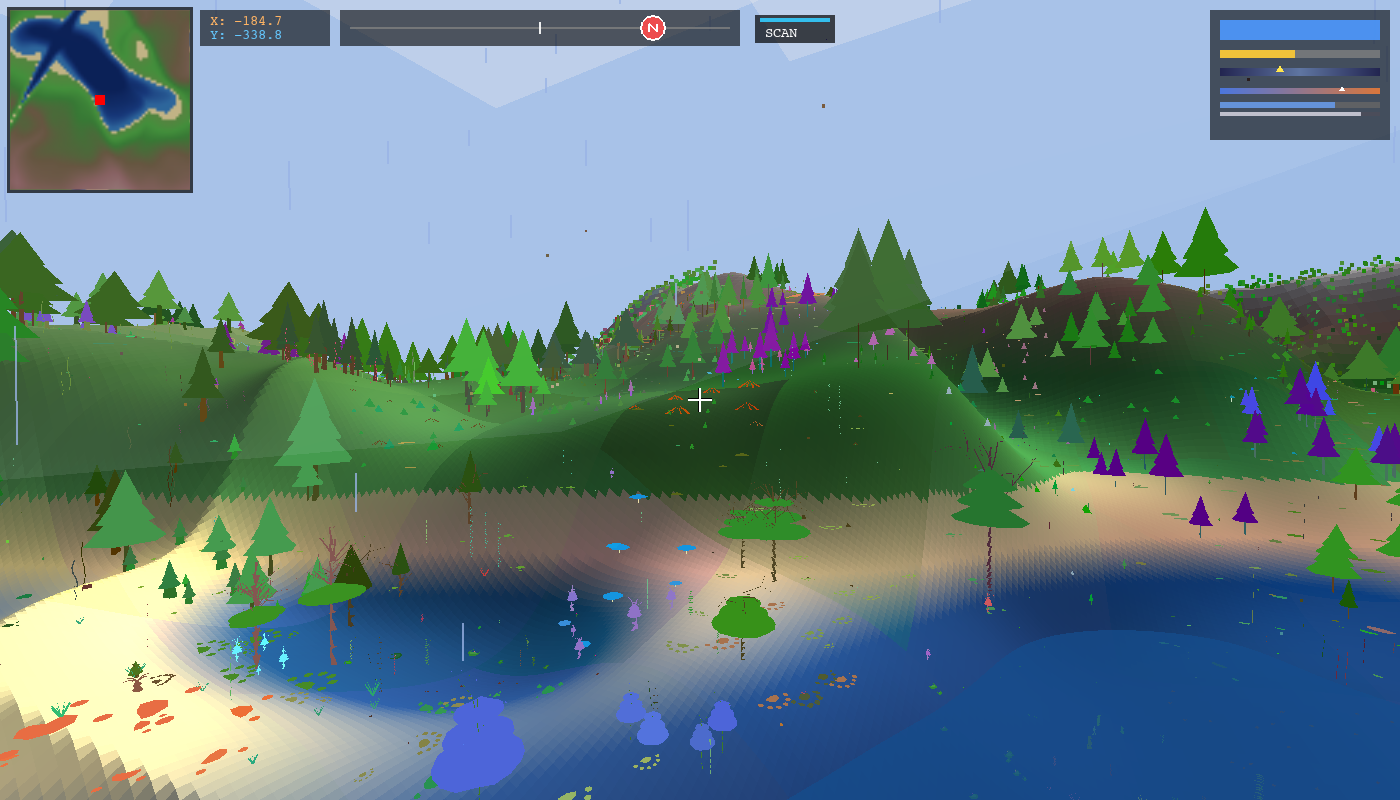Viewport: 1400px width, 800px height.
Task: Click the N marker on the compass bar
Action: point(652,27)
